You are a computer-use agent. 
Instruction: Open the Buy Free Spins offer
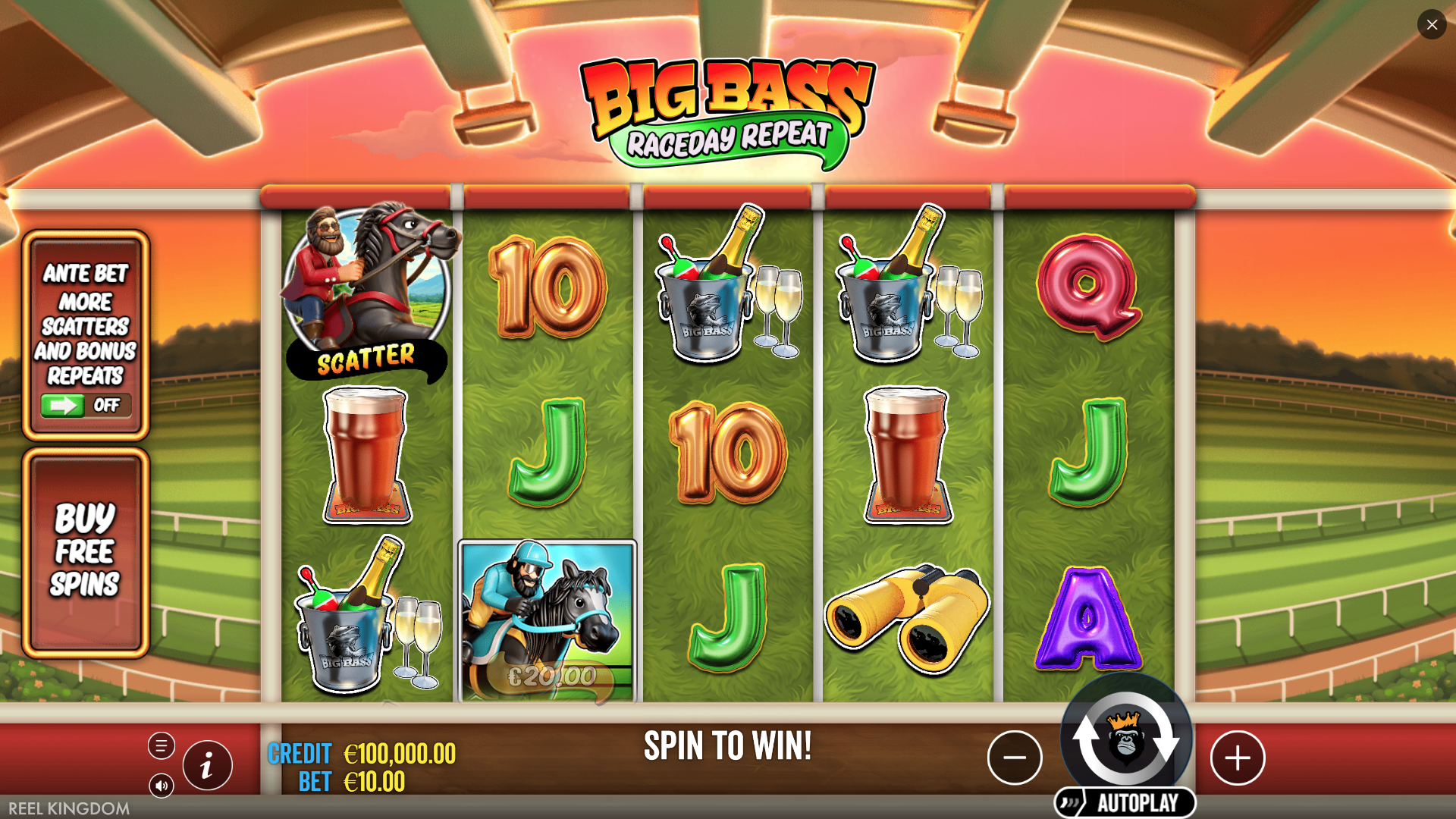point(85,552)
